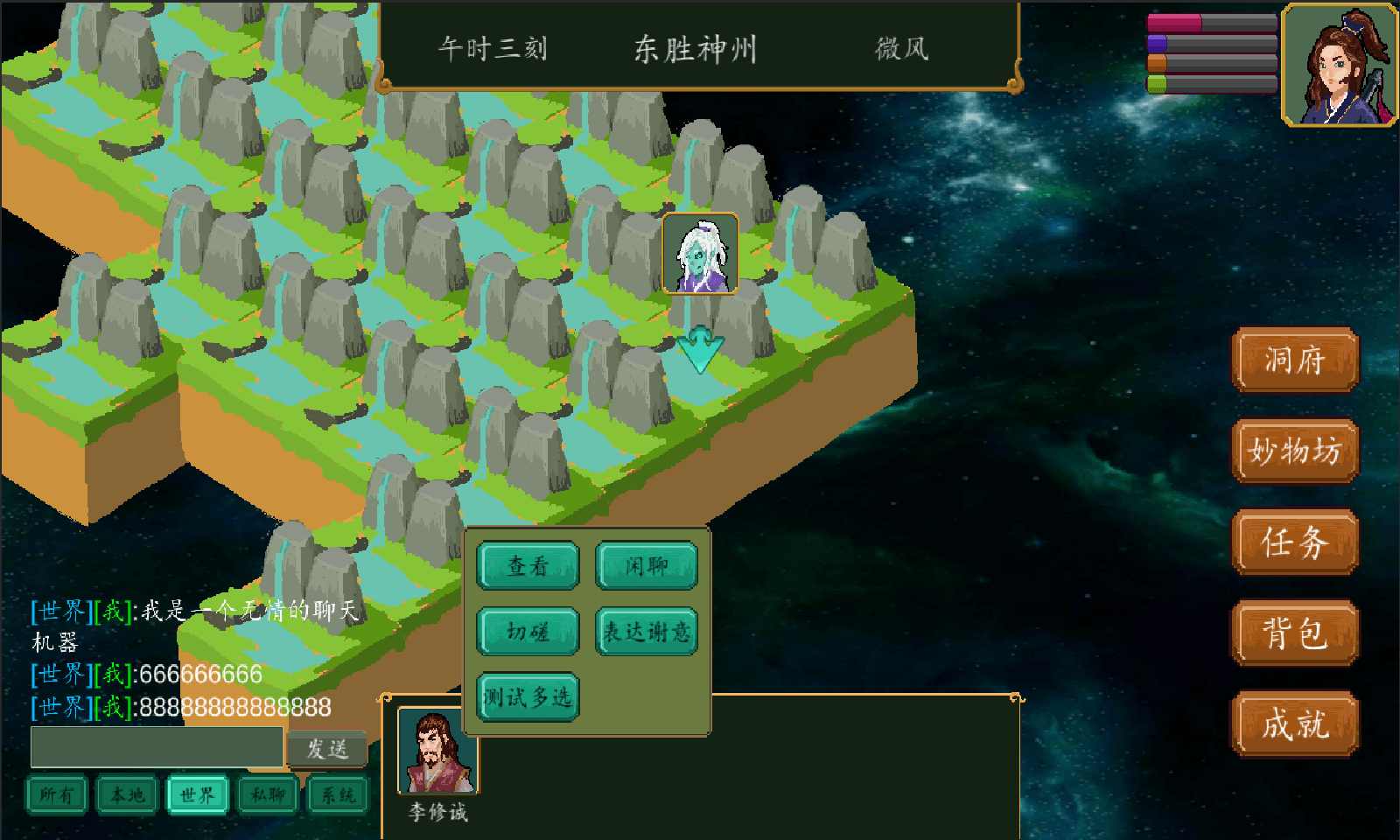Screen dimensions: 1400x840
Task: Click the character portrait in top-right corner
Action: tap(1337, 66)
